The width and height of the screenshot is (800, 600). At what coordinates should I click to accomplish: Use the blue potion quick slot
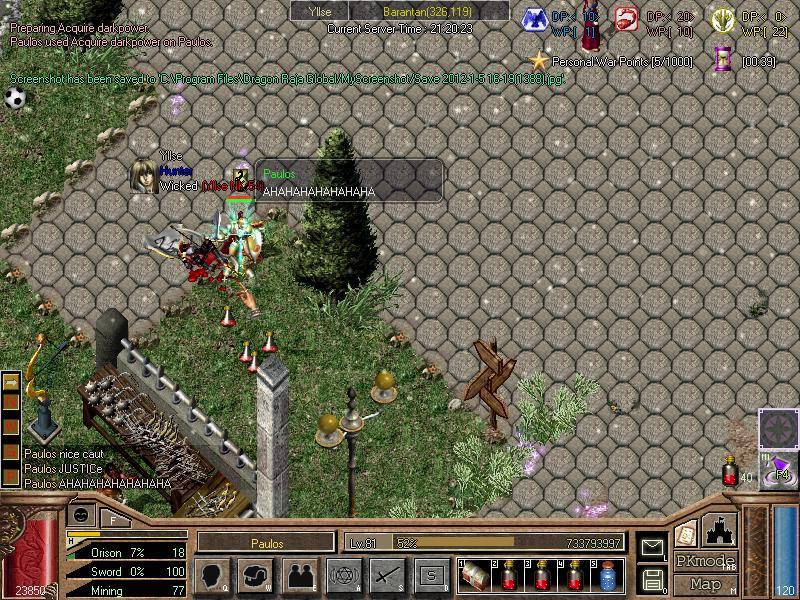click(608, 575)
